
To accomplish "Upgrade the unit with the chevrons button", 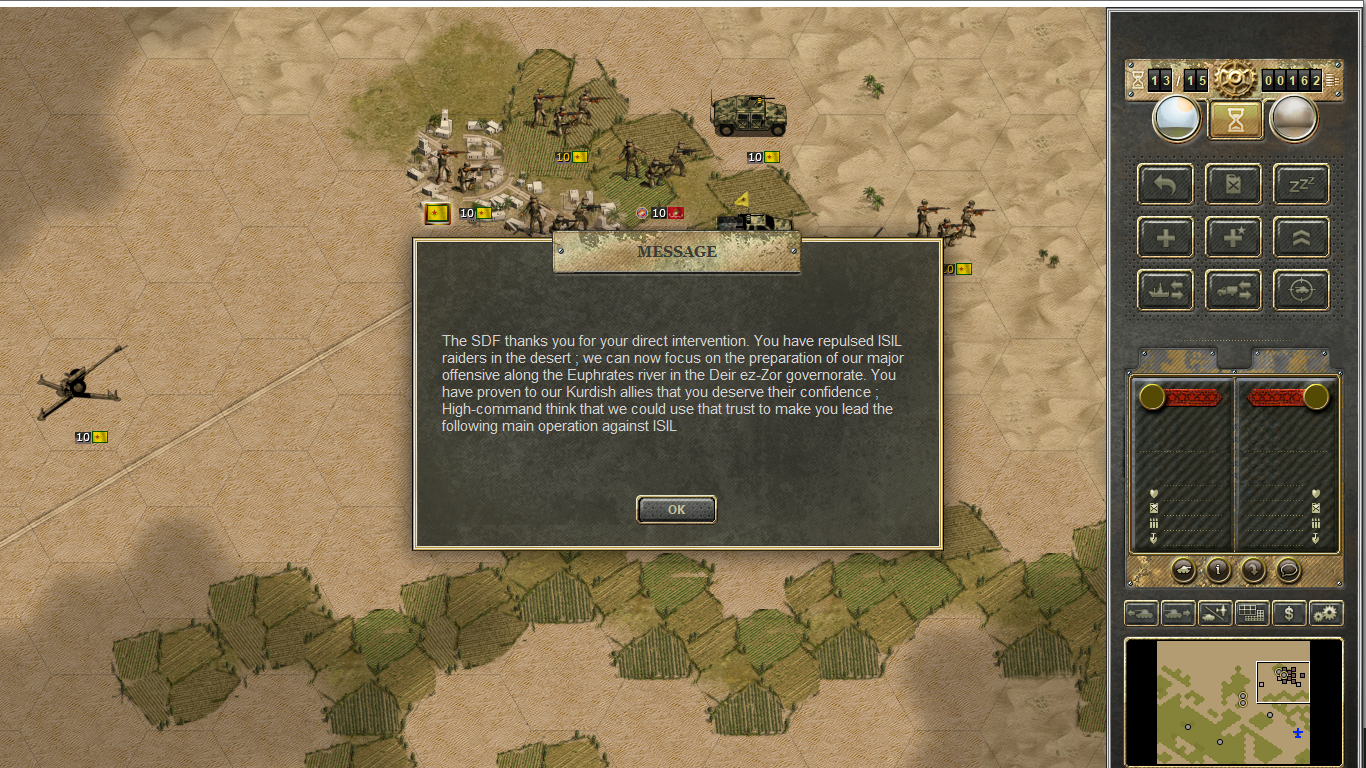I will [x=1301, y=238].
